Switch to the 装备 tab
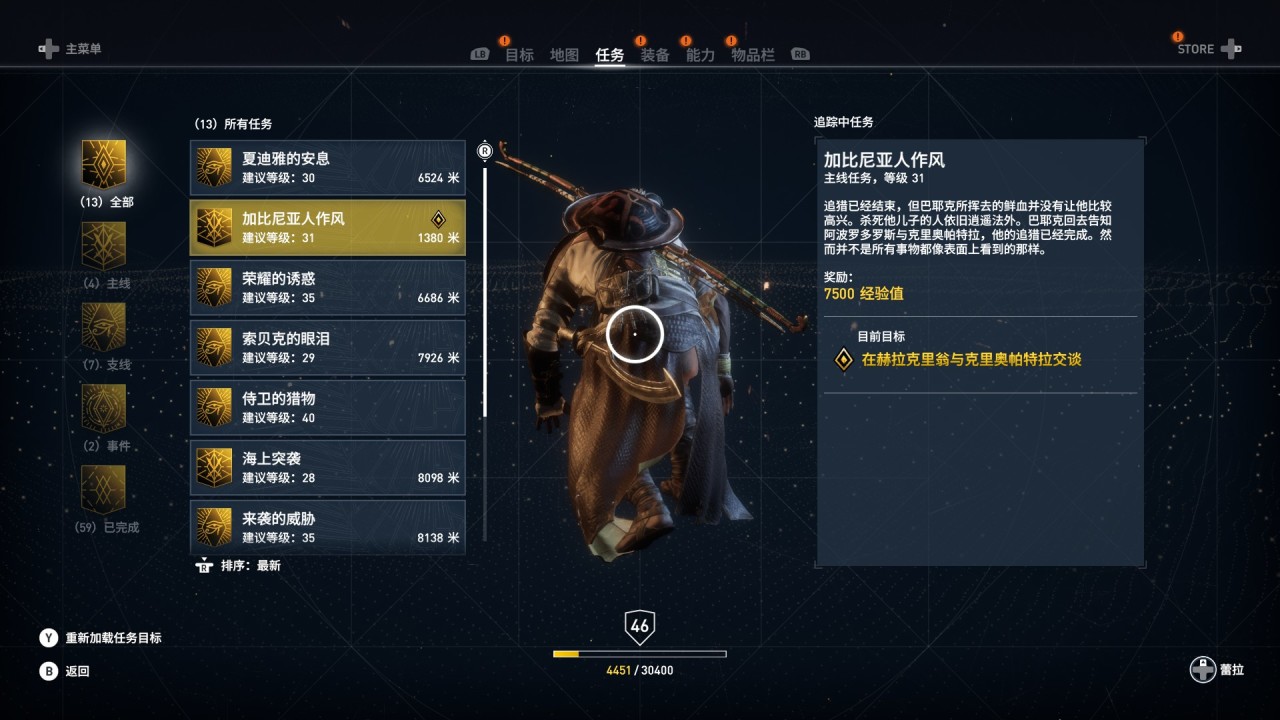The width and height of the screenshot is (1280, 720). pos(655,55)
